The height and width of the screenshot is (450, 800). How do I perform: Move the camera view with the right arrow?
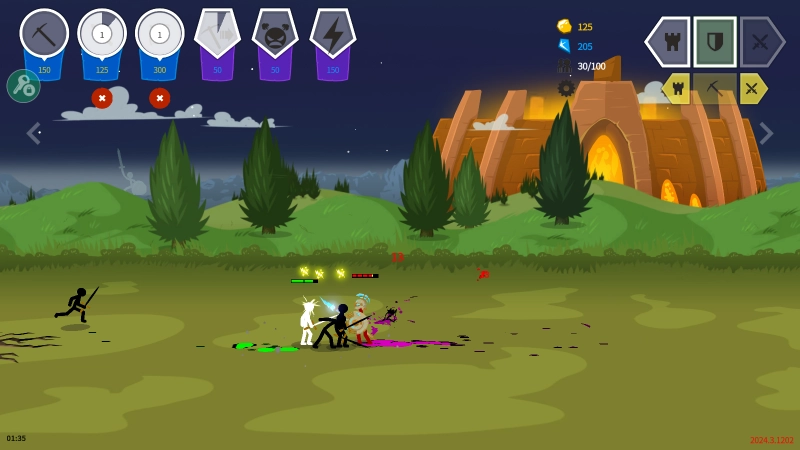(766, 133)
